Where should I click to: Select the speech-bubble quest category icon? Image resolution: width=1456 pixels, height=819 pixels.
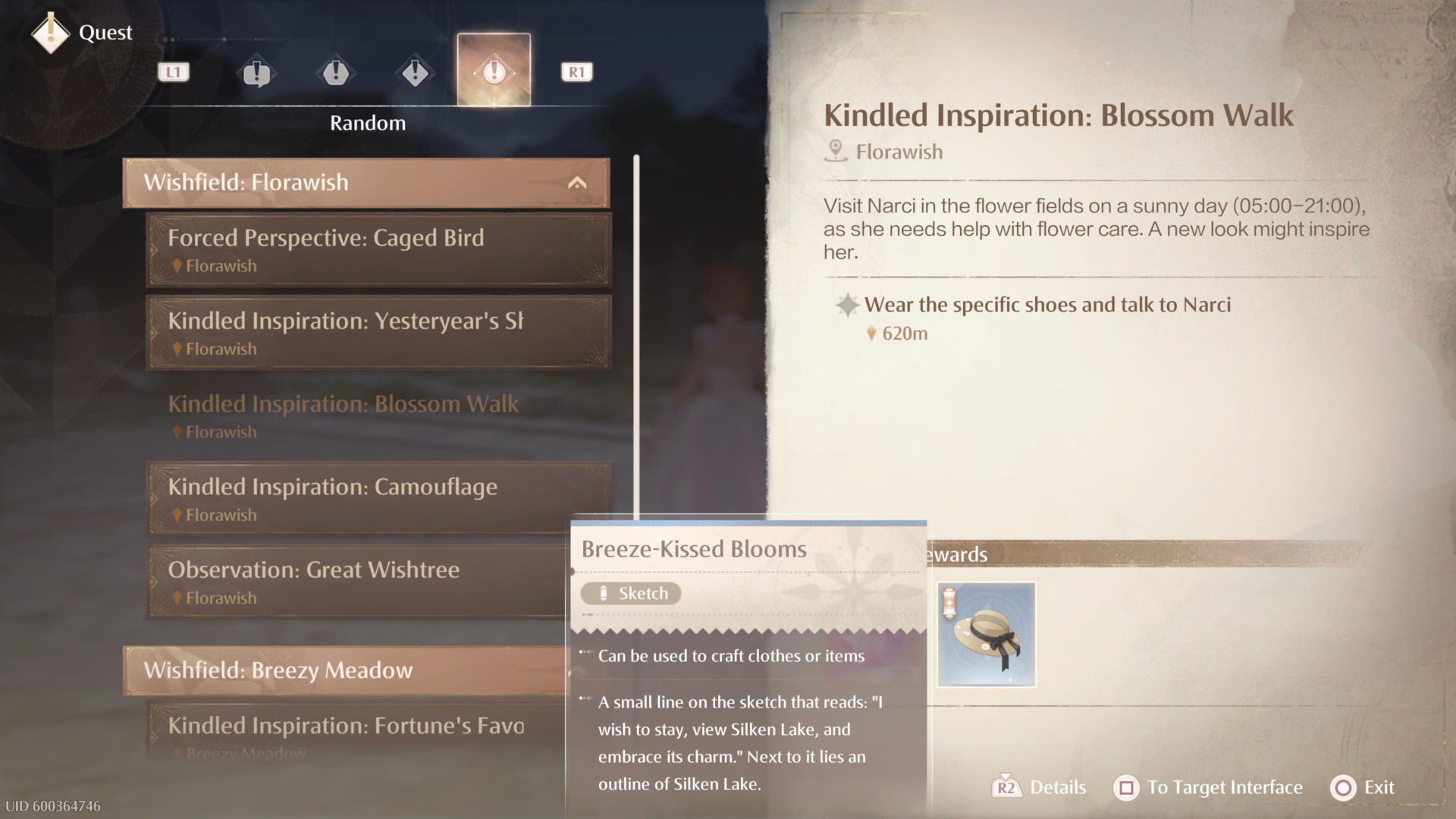pos(256,72)
